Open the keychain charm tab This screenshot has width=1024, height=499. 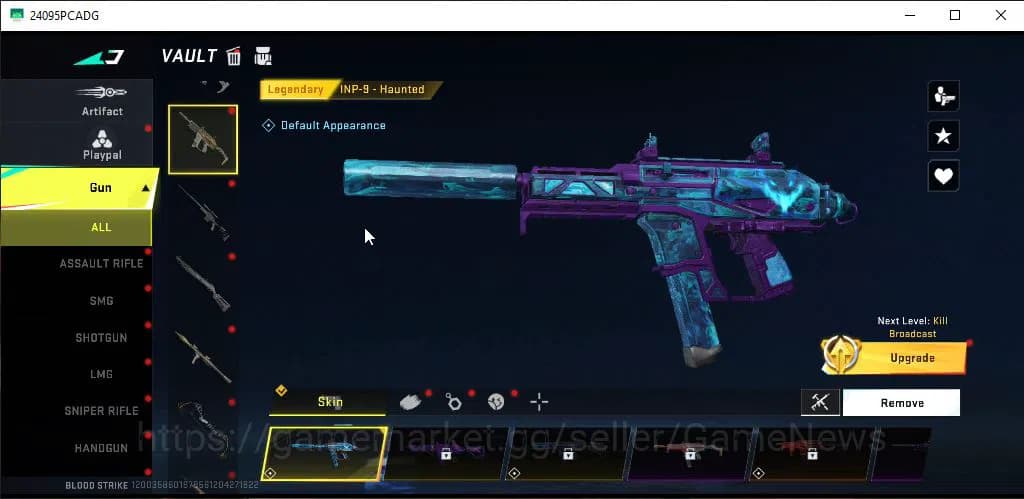[x=454, y=402]
